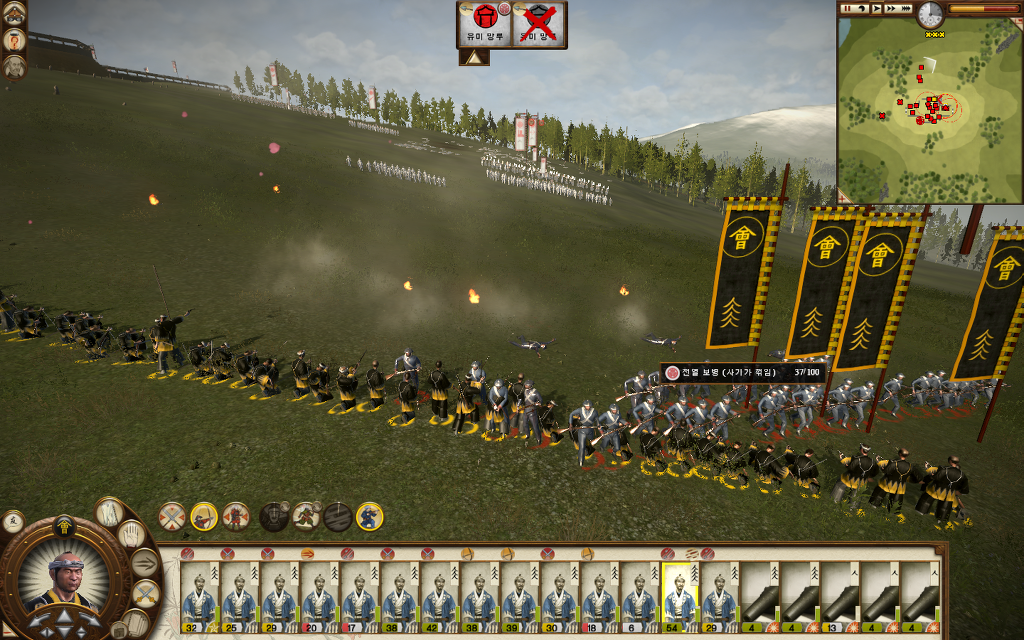This screenshot has width=1024, height=640.
Task: Set battle to normal play speed
Action: [x=877, y=9]
